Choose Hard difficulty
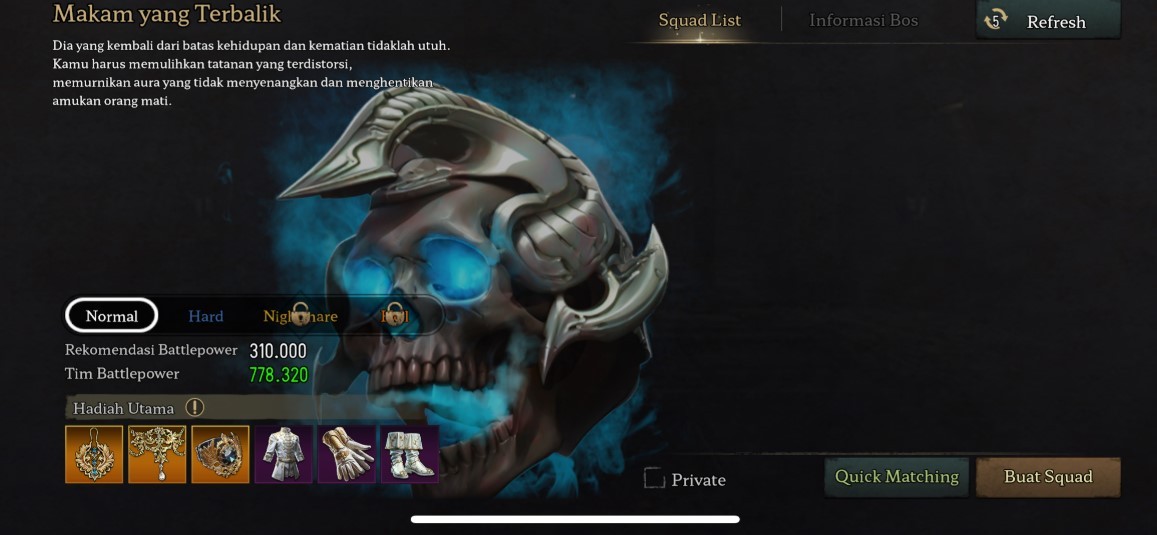The height and width of the screenshot is (535, 1157). tap(206, 316)
